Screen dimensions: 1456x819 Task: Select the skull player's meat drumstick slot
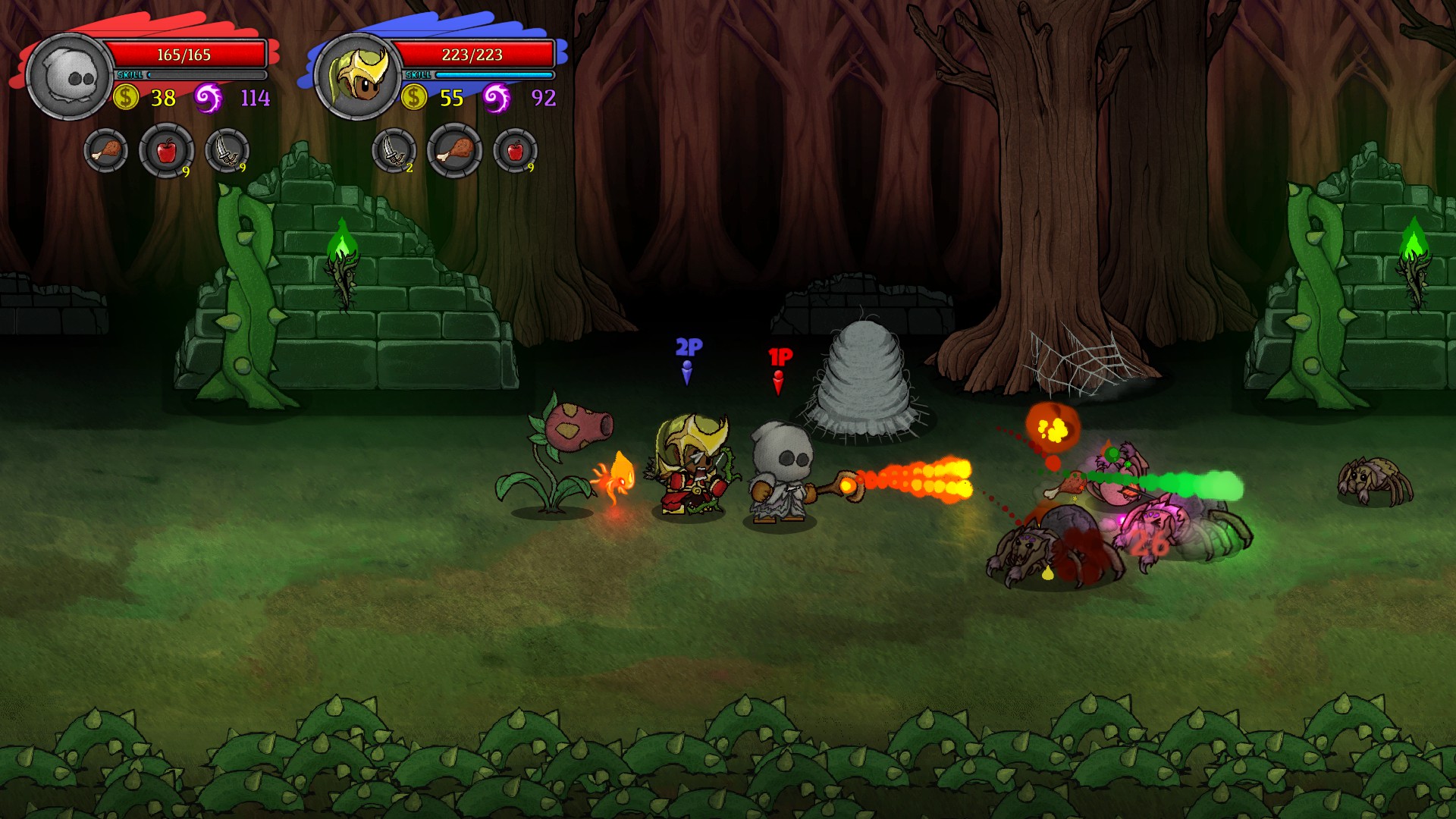point(106,151)
